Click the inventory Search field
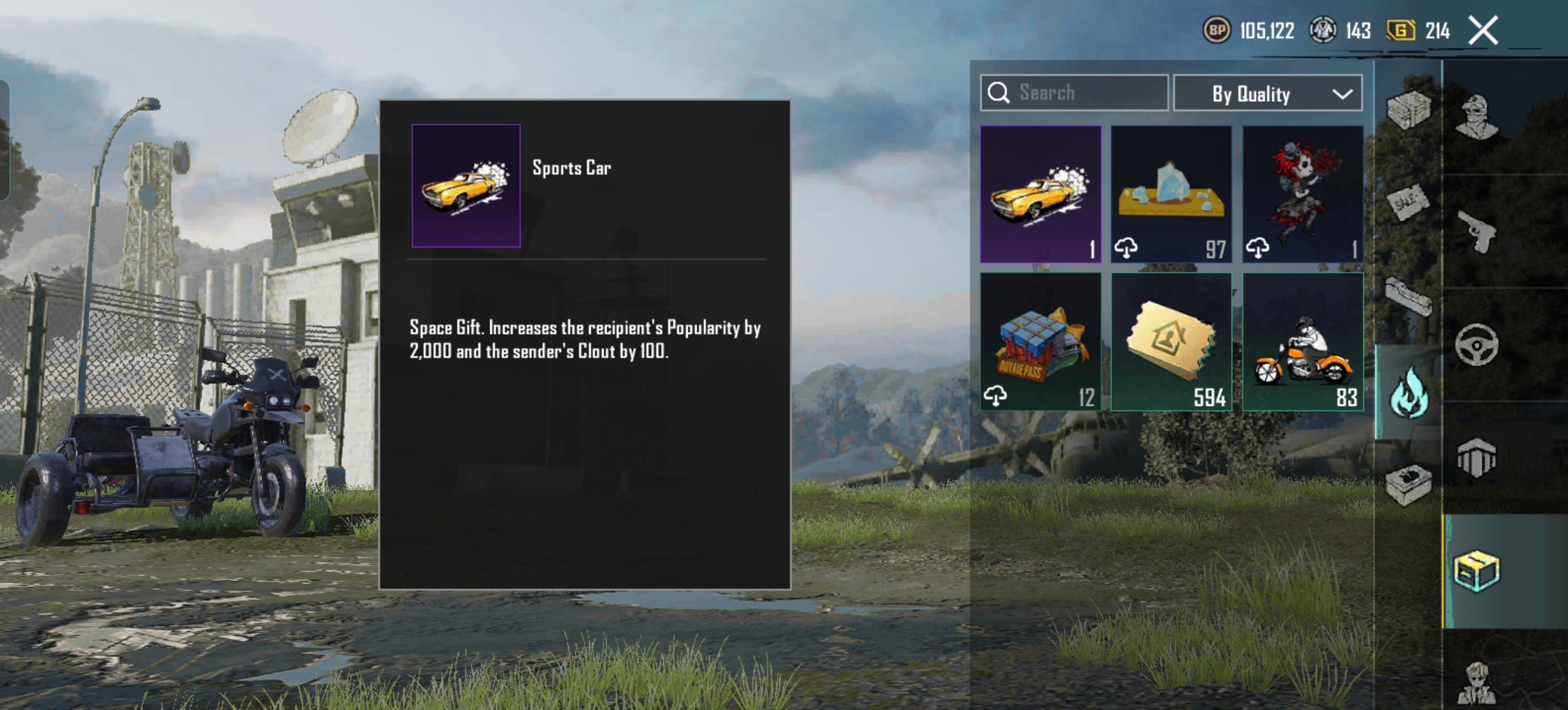This screenshot has width=1568, height=710. (1074, 93)
